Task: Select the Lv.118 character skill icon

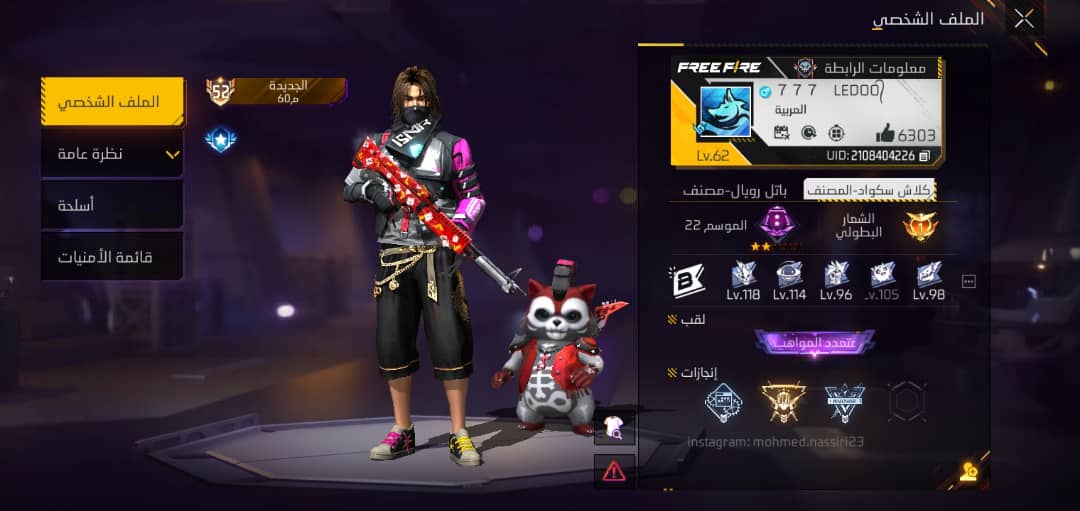Action: click(743, 280)
